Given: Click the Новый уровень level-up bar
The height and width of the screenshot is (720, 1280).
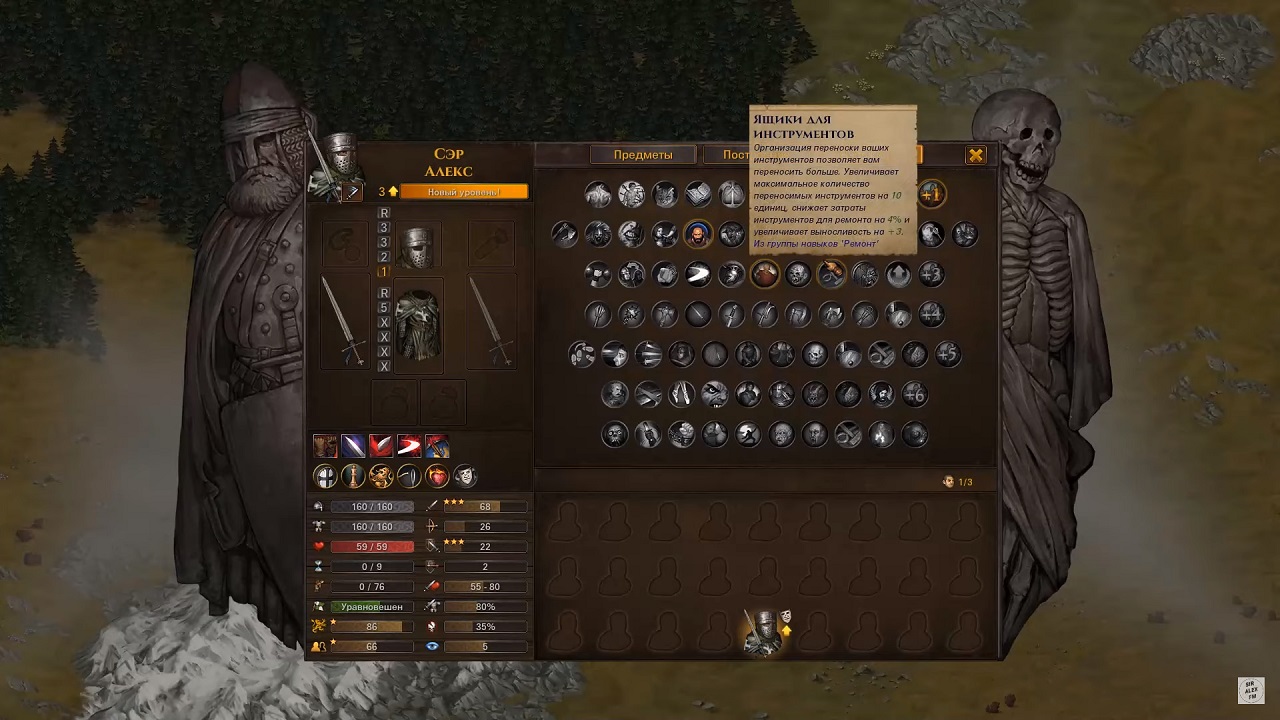Looking at the screenshot, I should [x=464, y=192].
